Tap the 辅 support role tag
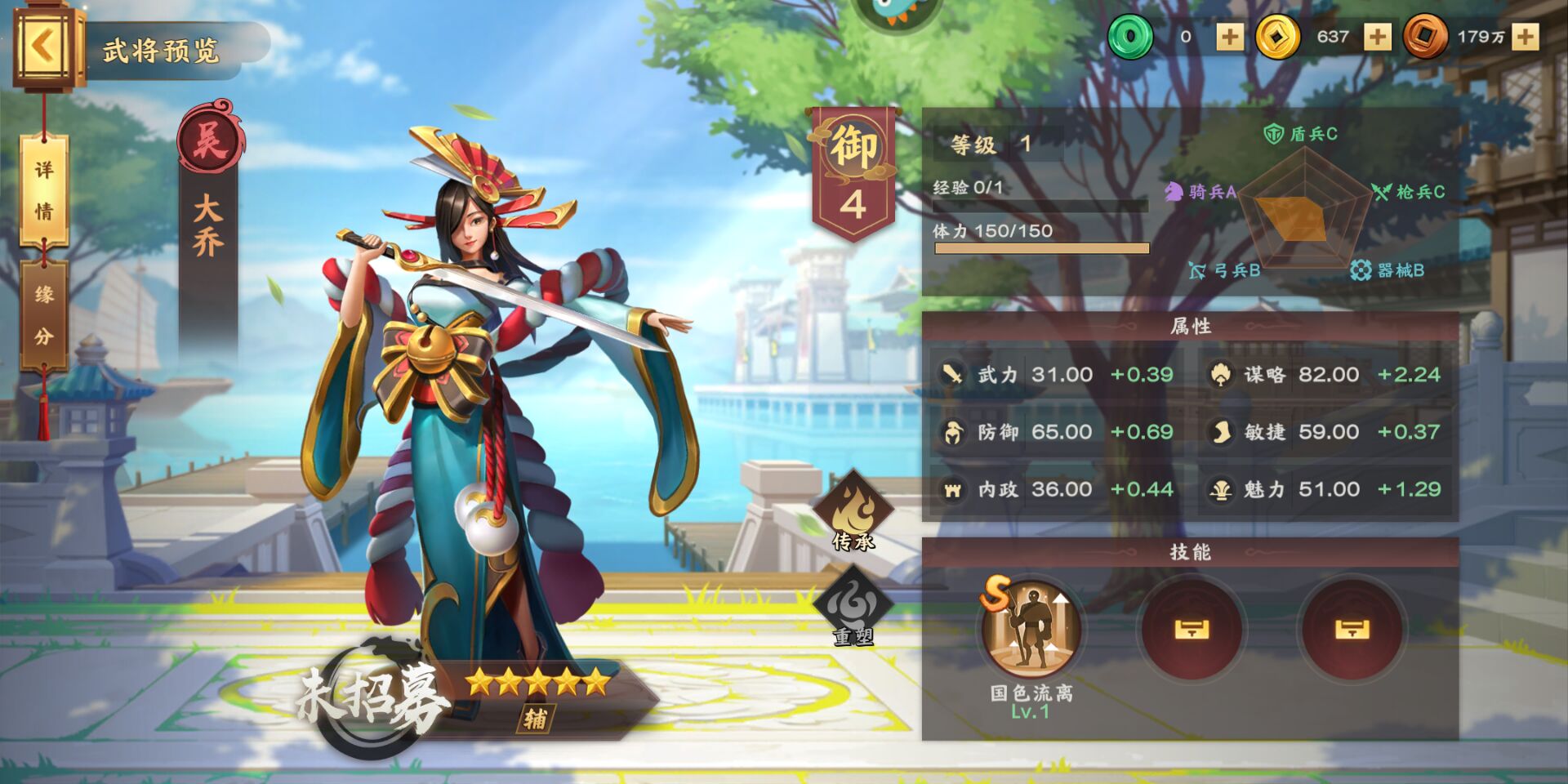 pos(536,719)
